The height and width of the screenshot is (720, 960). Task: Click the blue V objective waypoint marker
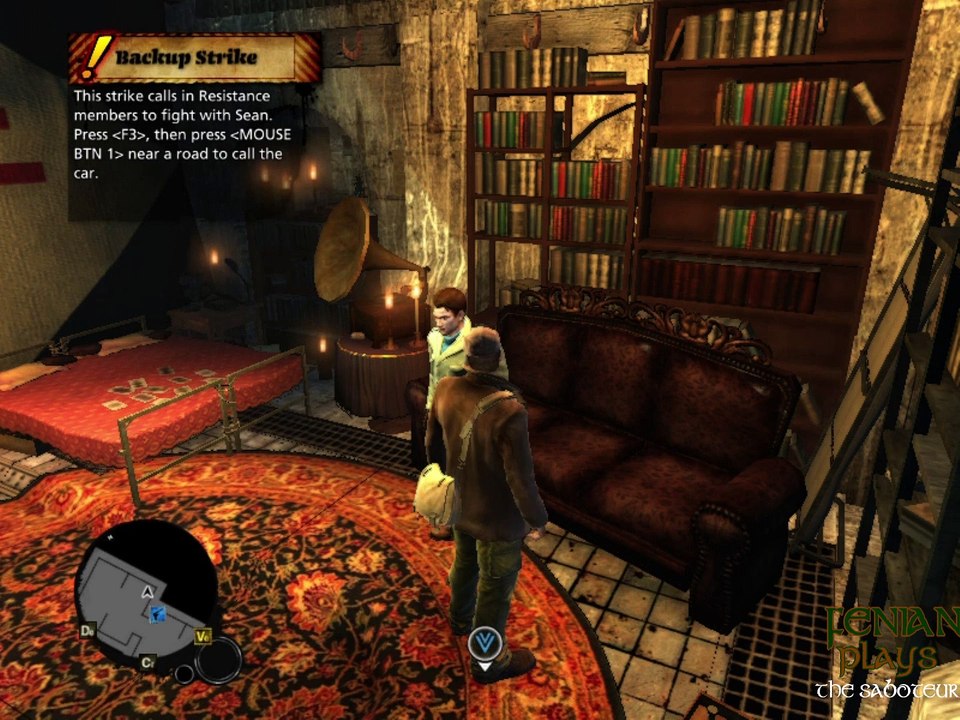click(485, 642)
